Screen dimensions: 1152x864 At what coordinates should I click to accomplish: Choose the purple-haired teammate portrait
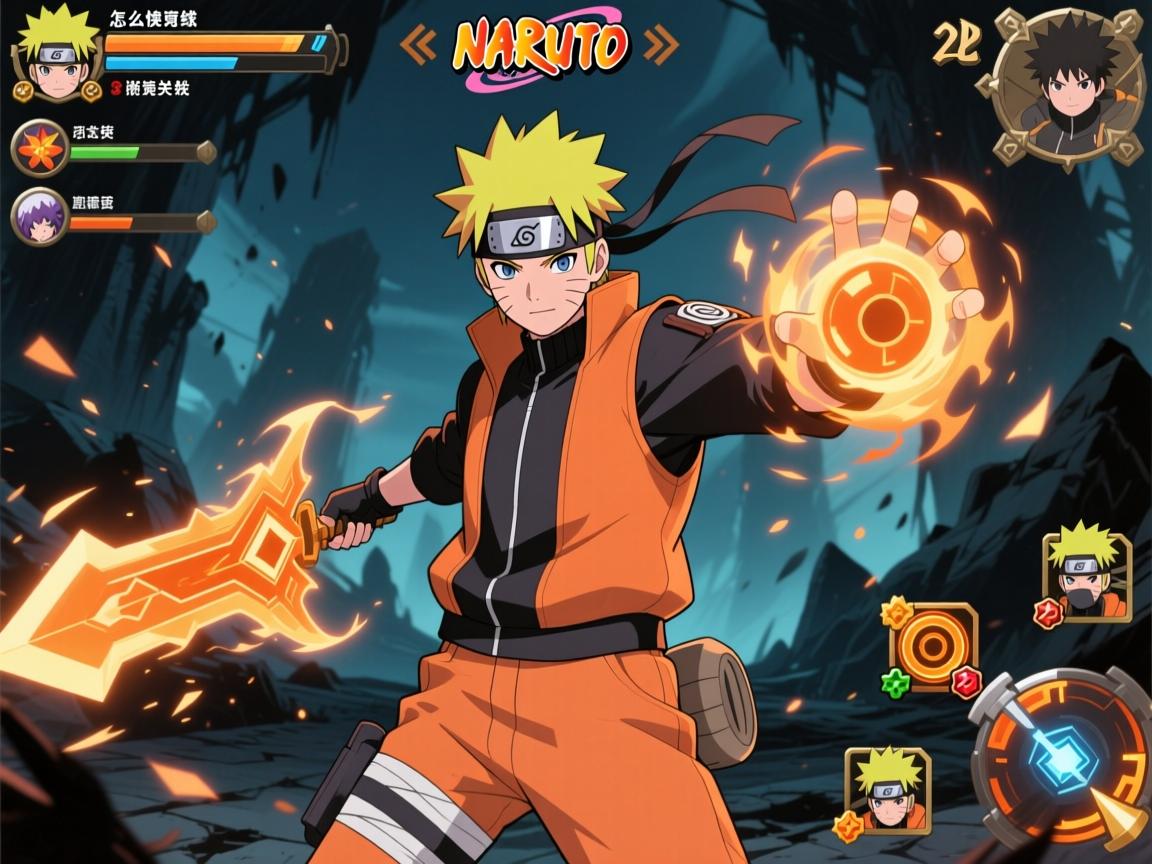point(39,216)
